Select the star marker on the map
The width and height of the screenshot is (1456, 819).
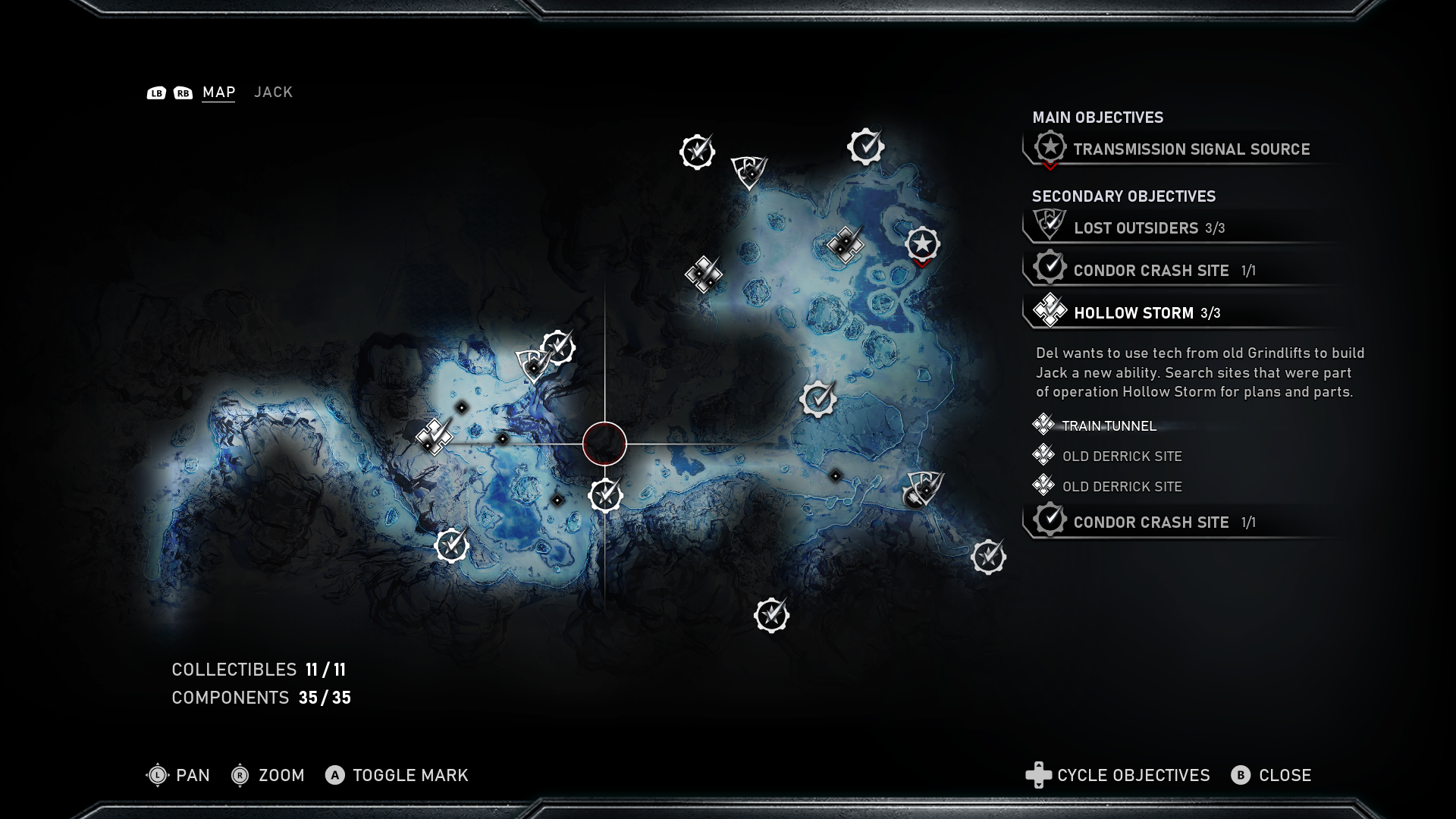click(922, 245)
